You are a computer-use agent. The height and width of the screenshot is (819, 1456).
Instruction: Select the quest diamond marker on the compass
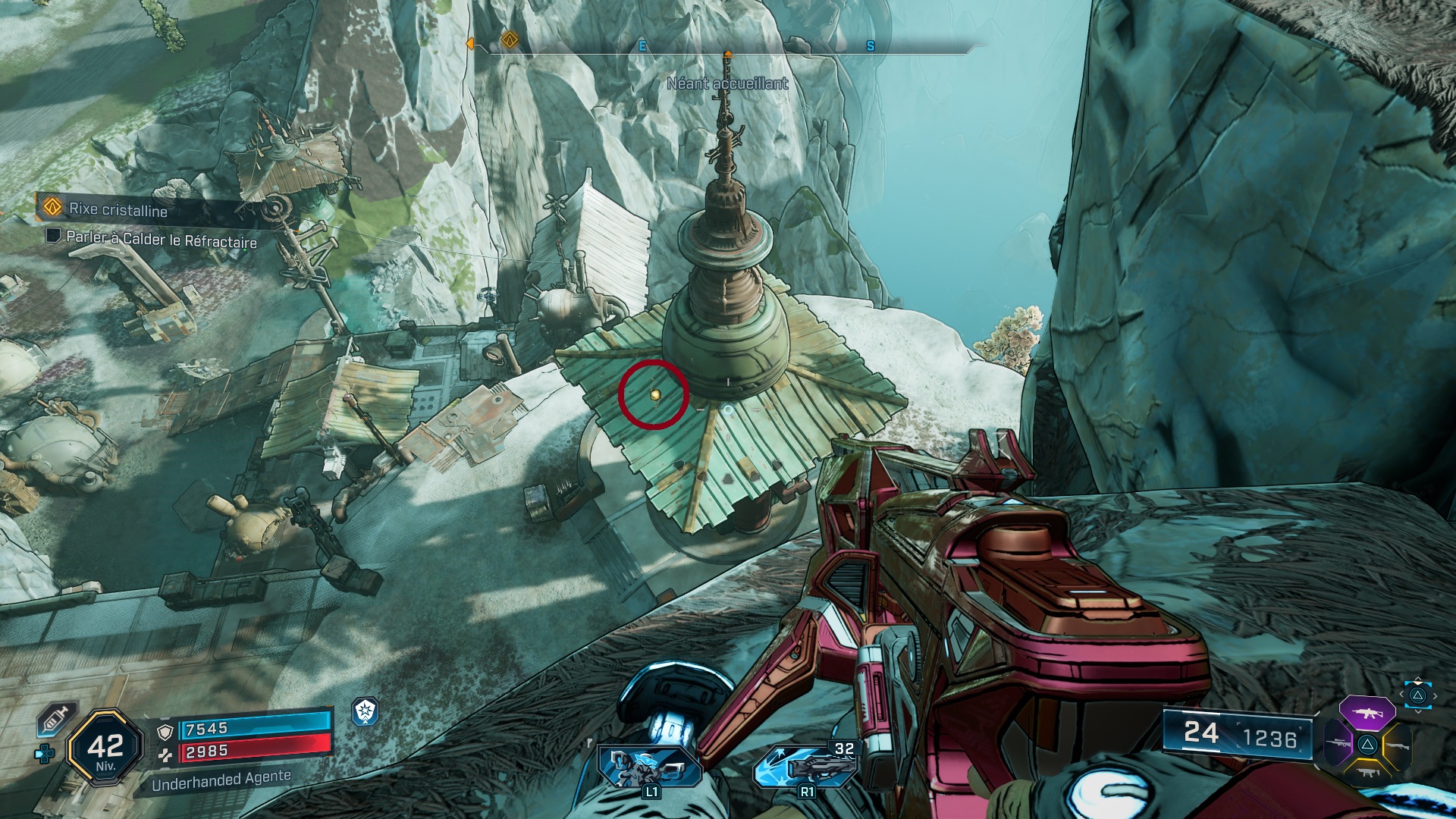click(x=510, y=39)
